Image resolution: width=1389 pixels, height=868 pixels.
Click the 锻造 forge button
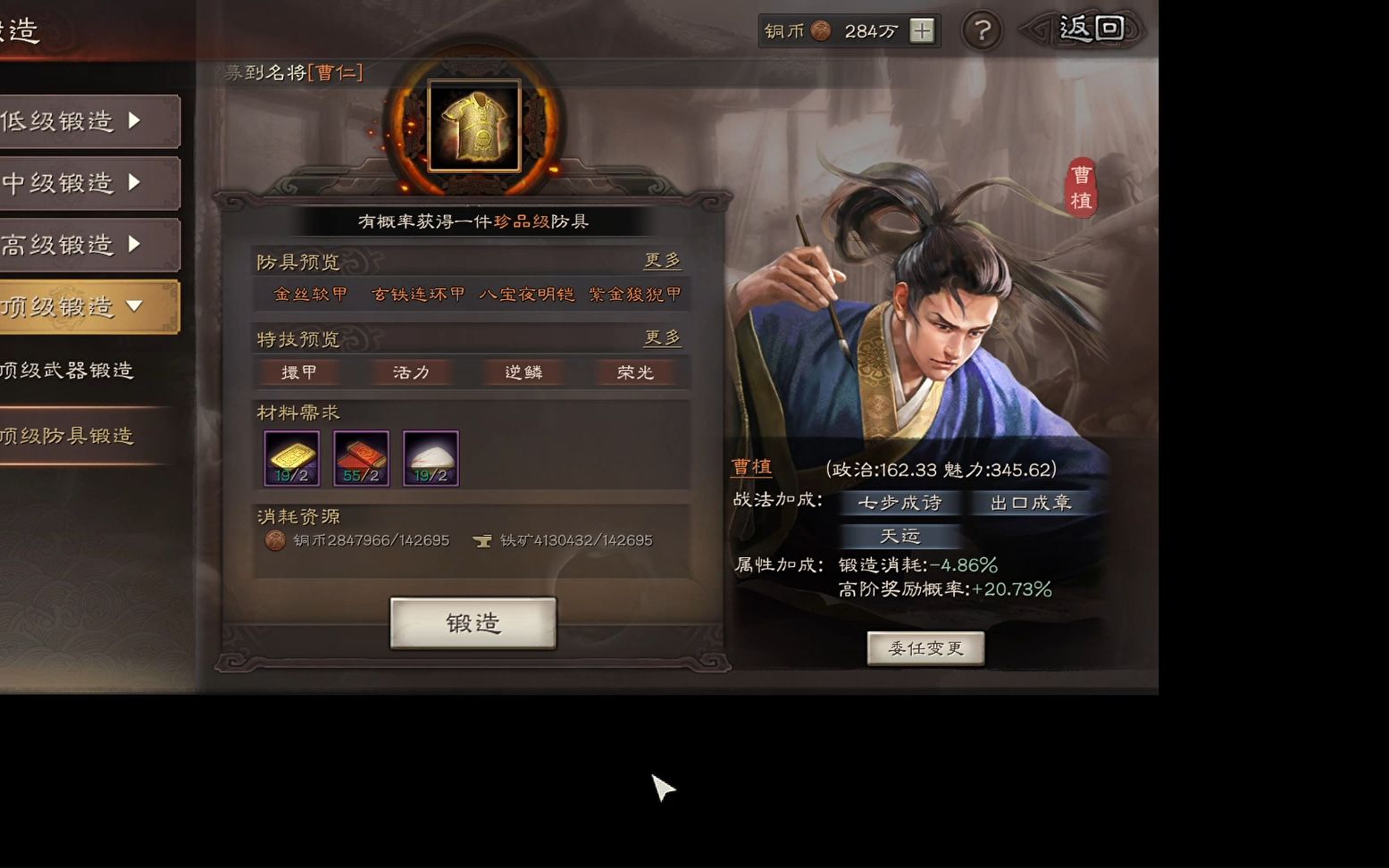(473, 622)
